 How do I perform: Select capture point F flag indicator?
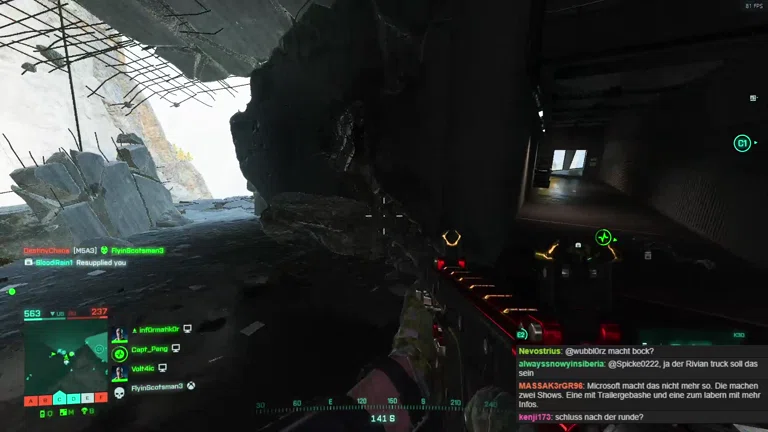point(101,400)
